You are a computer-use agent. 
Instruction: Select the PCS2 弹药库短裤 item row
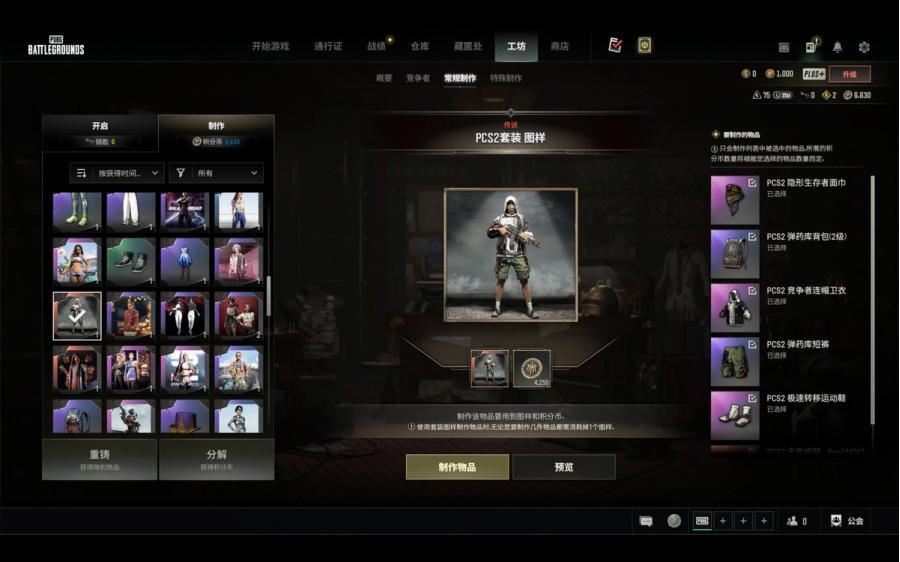(x=790, y=361)
